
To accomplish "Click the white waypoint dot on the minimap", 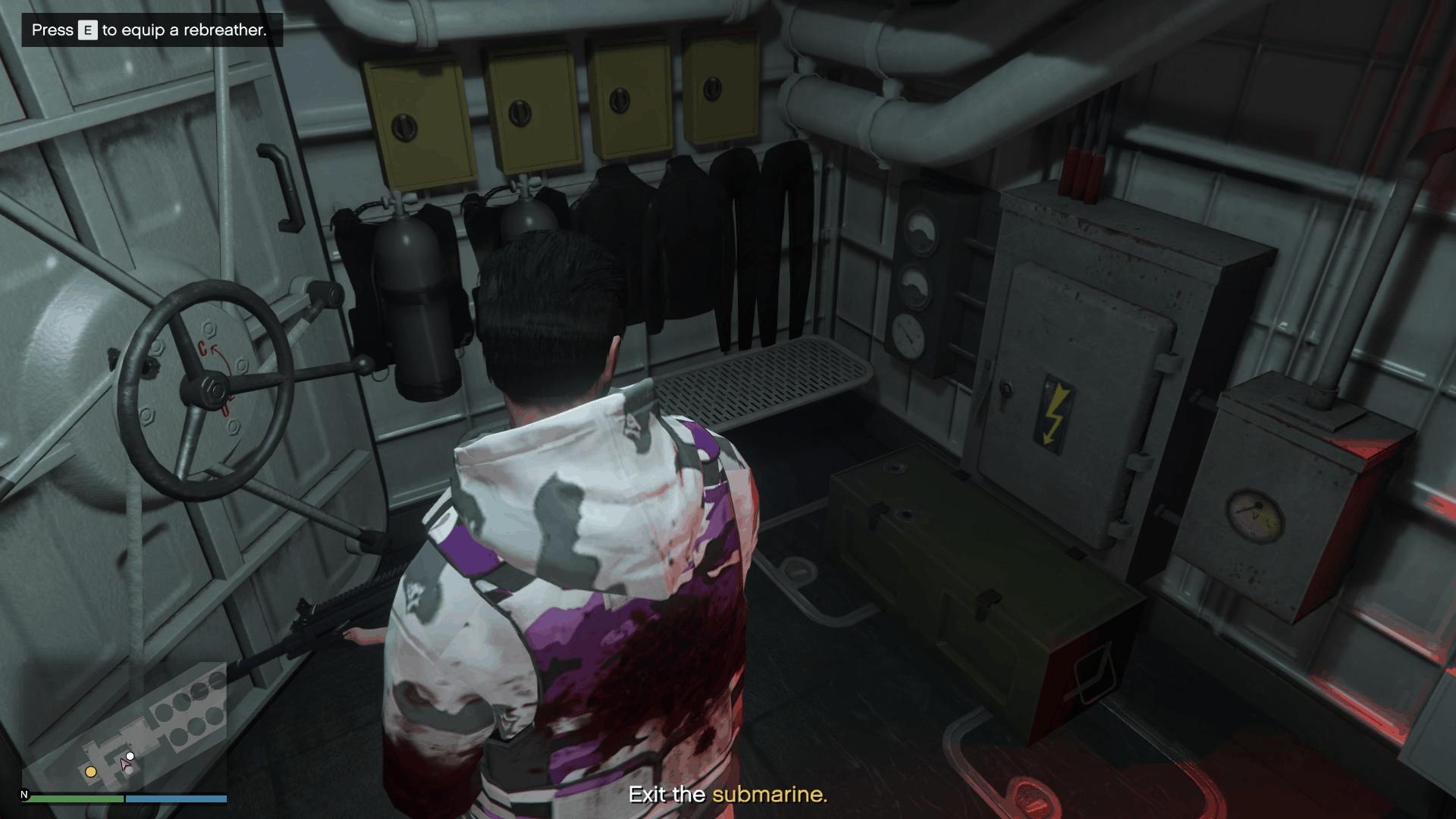I will 130,756.
